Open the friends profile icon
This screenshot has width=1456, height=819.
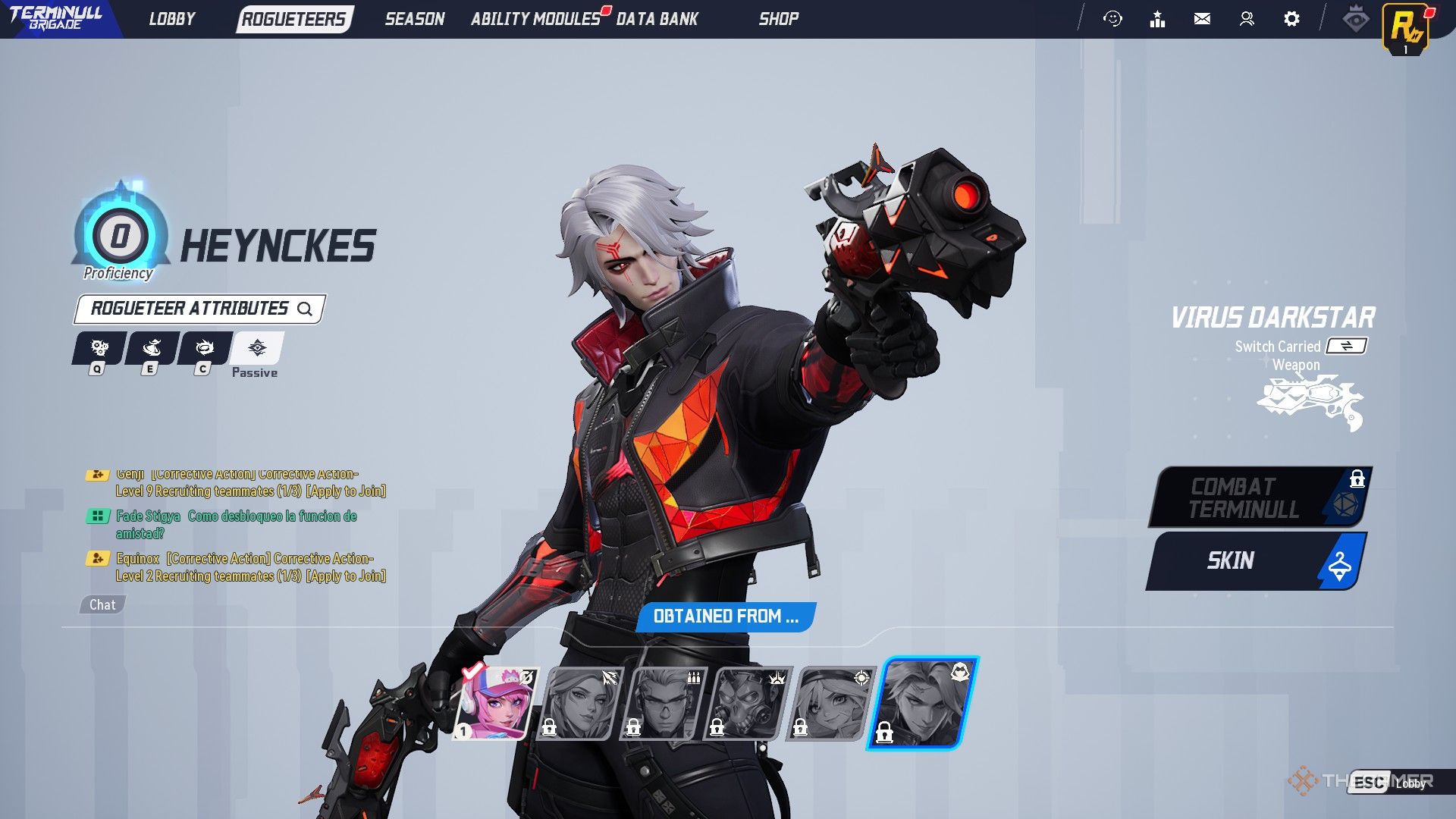click(1247, 19)
